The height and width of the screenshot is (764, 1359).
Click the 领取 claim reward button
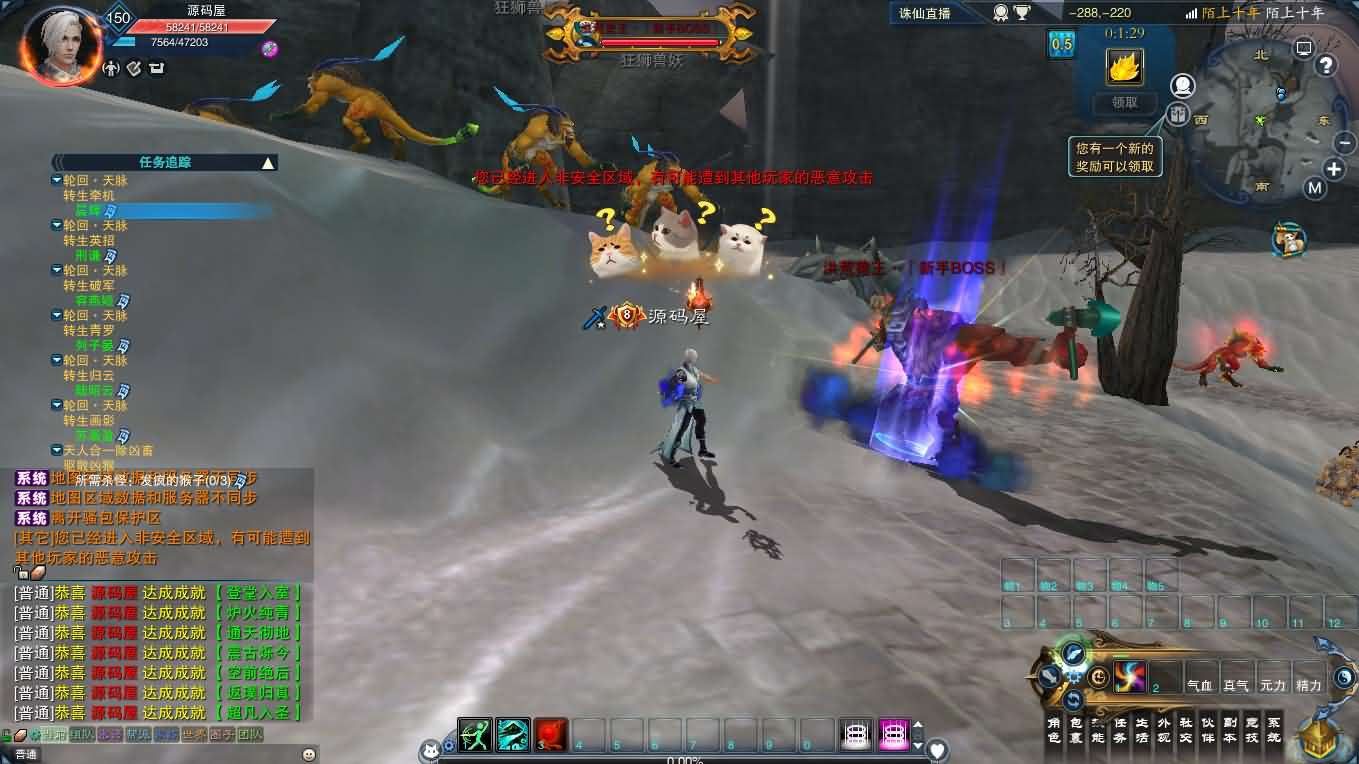click(1124, 102)
